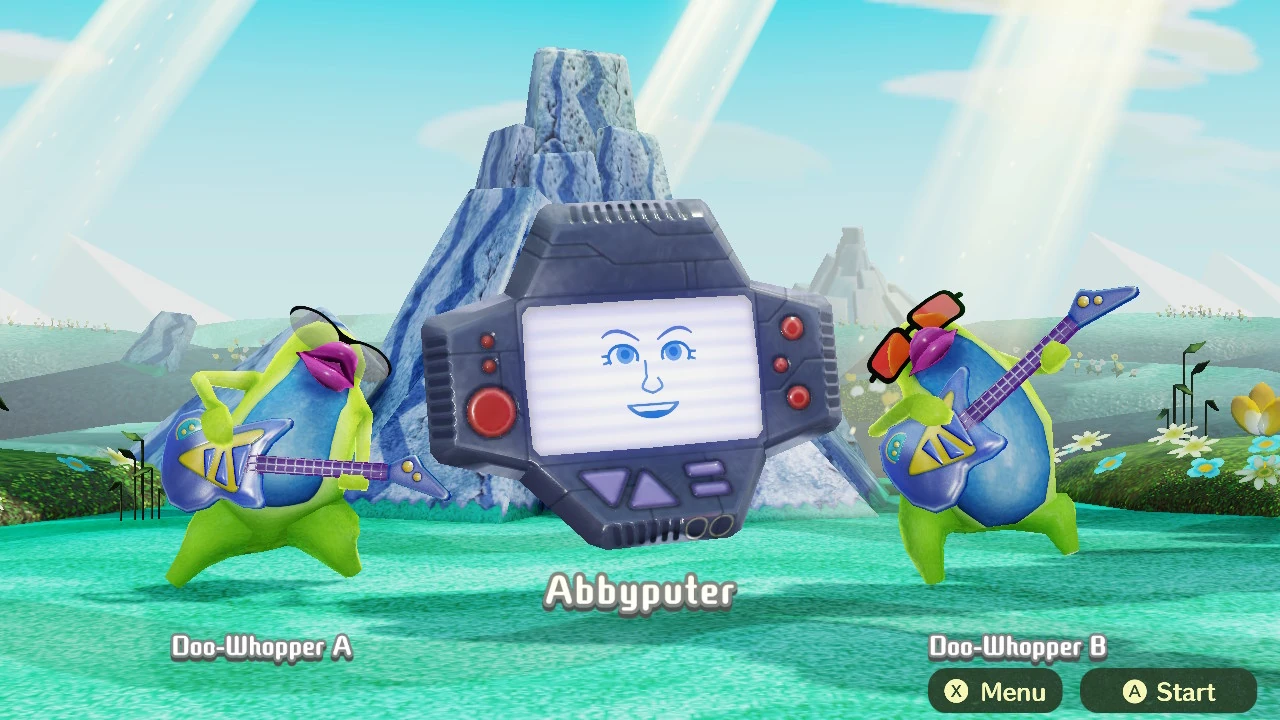Viewport: 1280px width, 720px height.
Task: Click the A Start button
Action: pyautogui.click(x=1168, y=691)
